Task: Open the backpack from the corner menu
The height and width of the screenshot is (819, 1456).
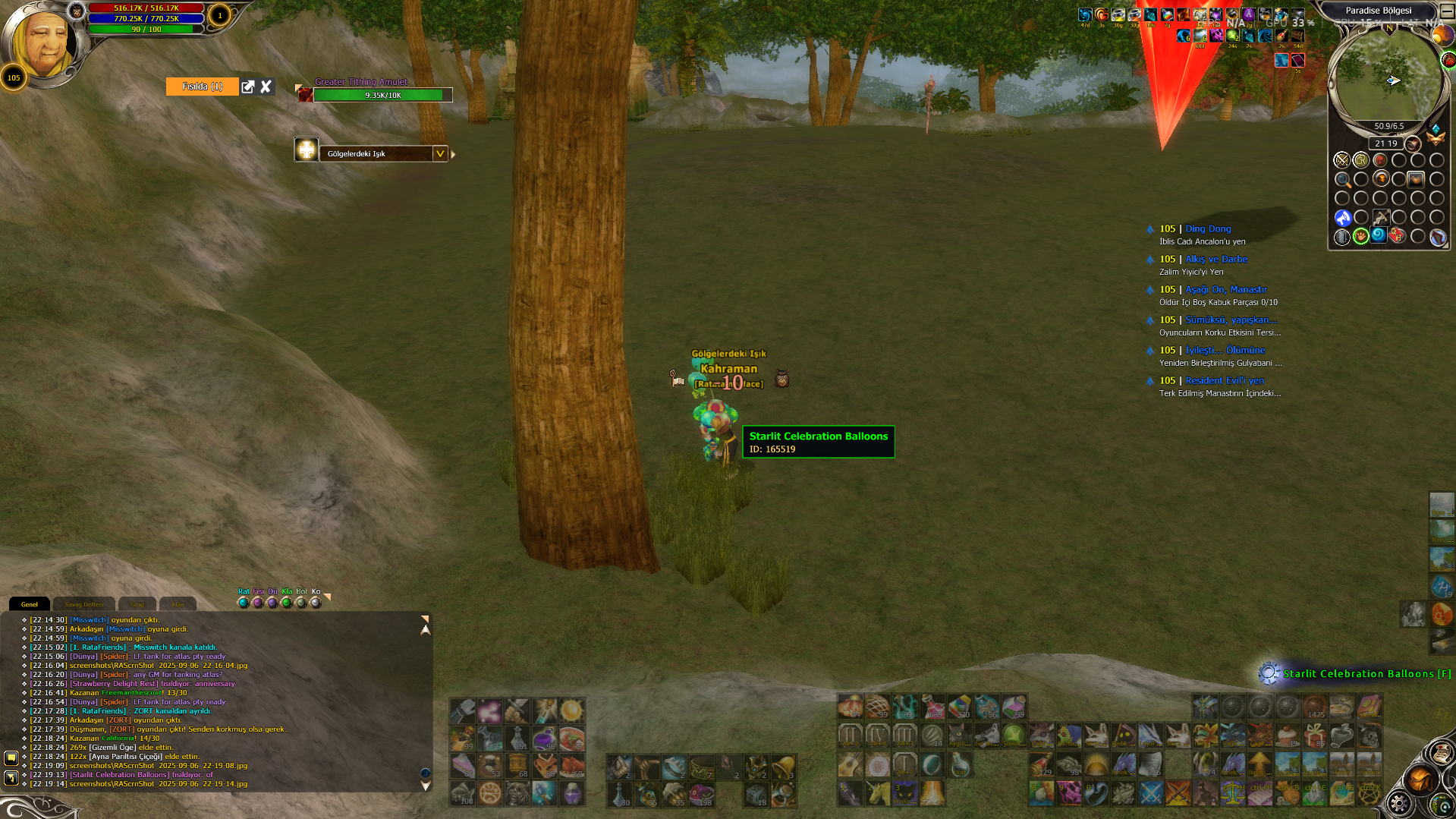Action: tap(1420, 779)
